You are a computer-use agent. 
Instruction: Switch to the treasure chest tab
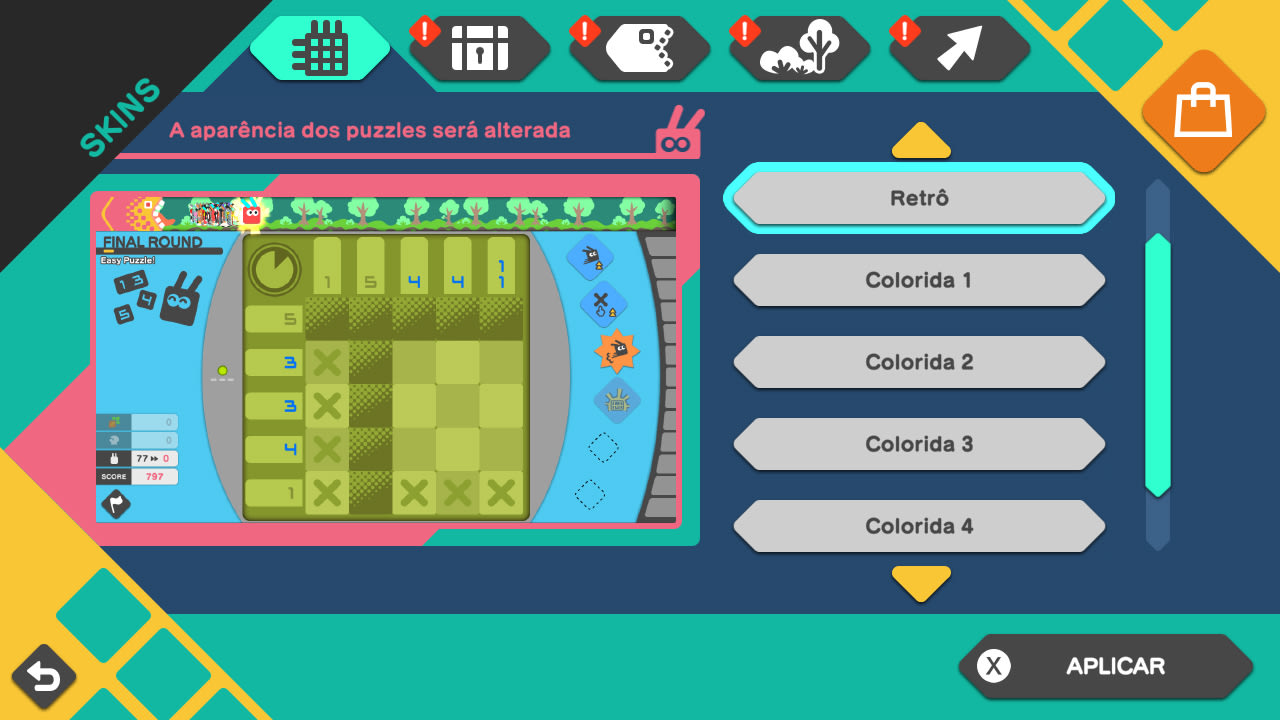click(478, 46)
